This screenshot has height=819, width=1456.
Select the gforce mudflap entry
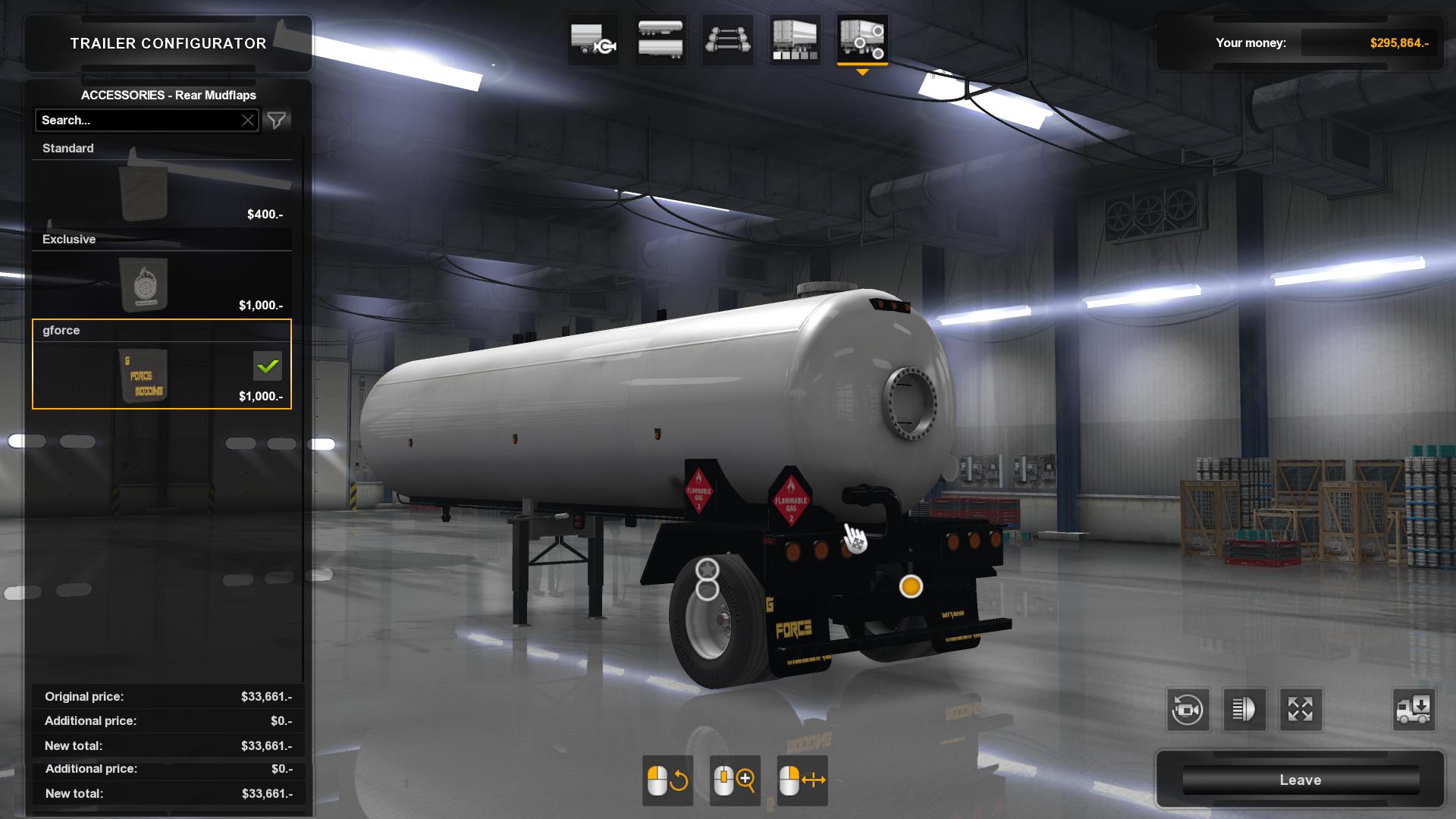[162, 366]
